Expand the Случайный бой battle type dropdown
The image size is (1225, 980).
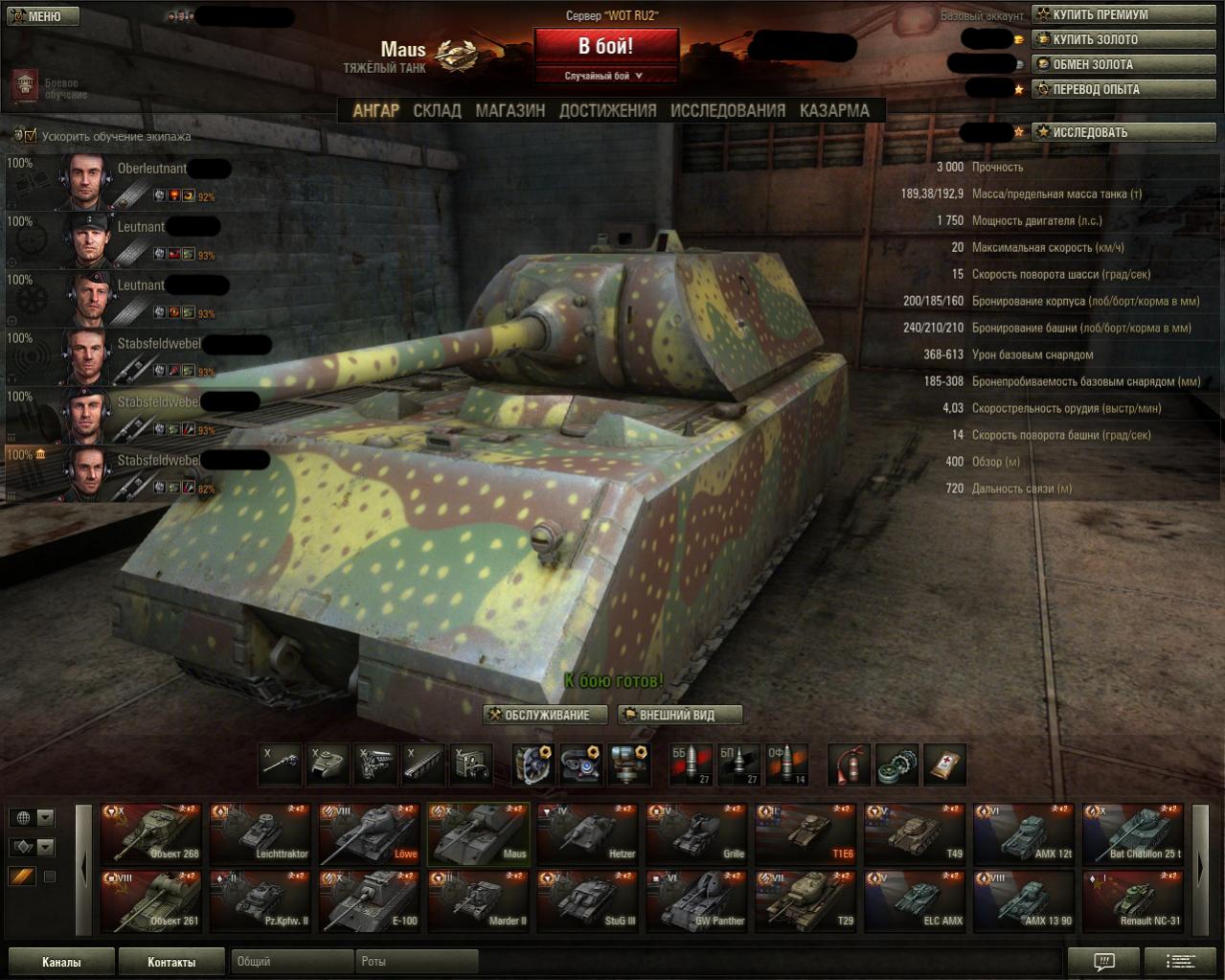click(x=604, y=76)
